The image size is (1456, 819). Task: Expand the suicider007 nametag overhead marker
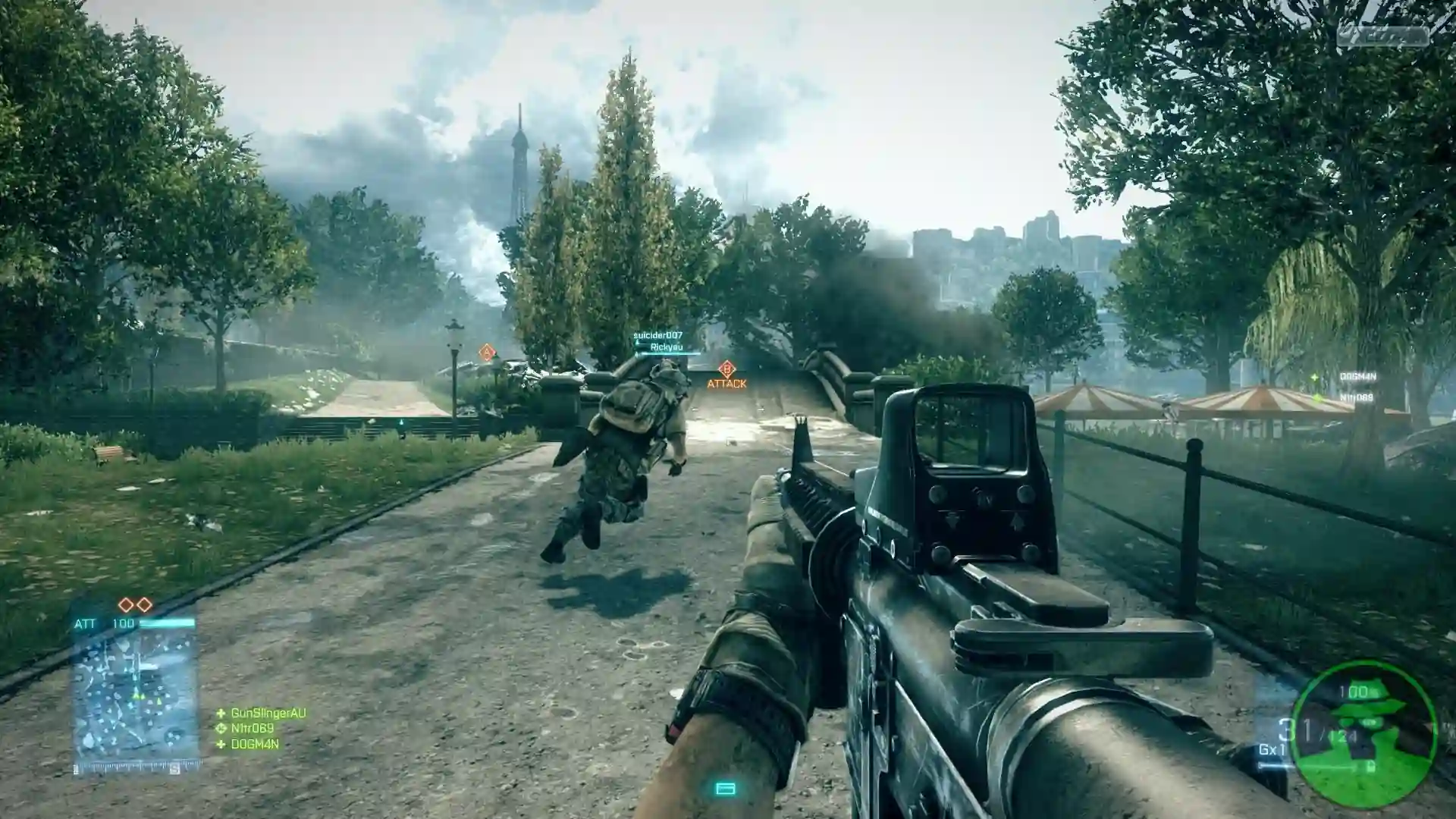click(x=658, y=335)
